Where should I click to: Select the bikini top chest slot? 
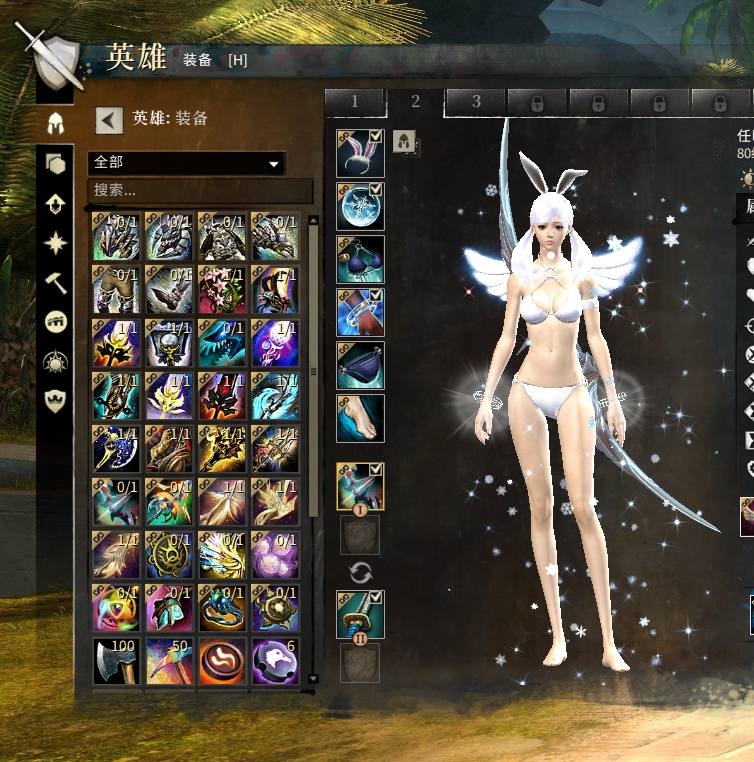[360, 260]
